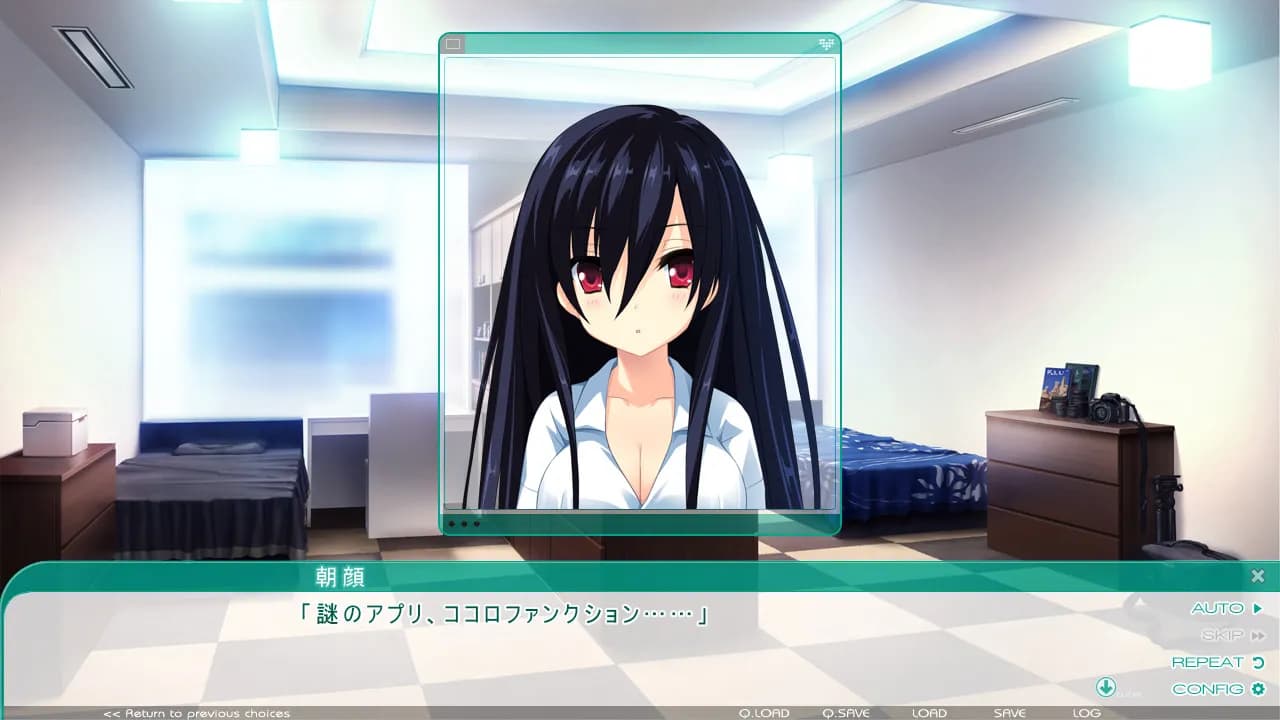Click the SKIP fast-forward icon
1280x720 pixels.
pos(1258,634)
